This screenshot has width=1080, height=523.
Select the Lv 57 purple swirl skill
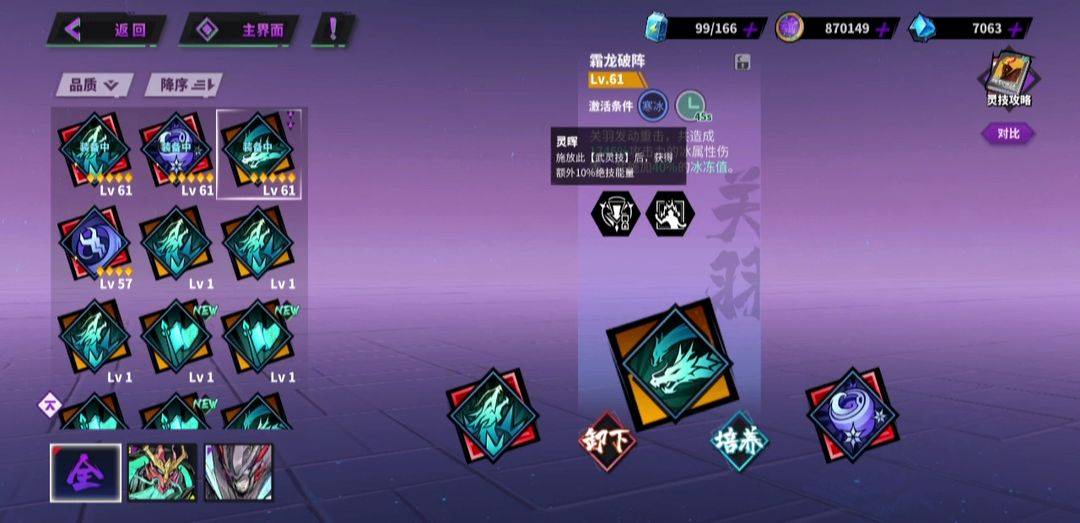click(94, 247)
